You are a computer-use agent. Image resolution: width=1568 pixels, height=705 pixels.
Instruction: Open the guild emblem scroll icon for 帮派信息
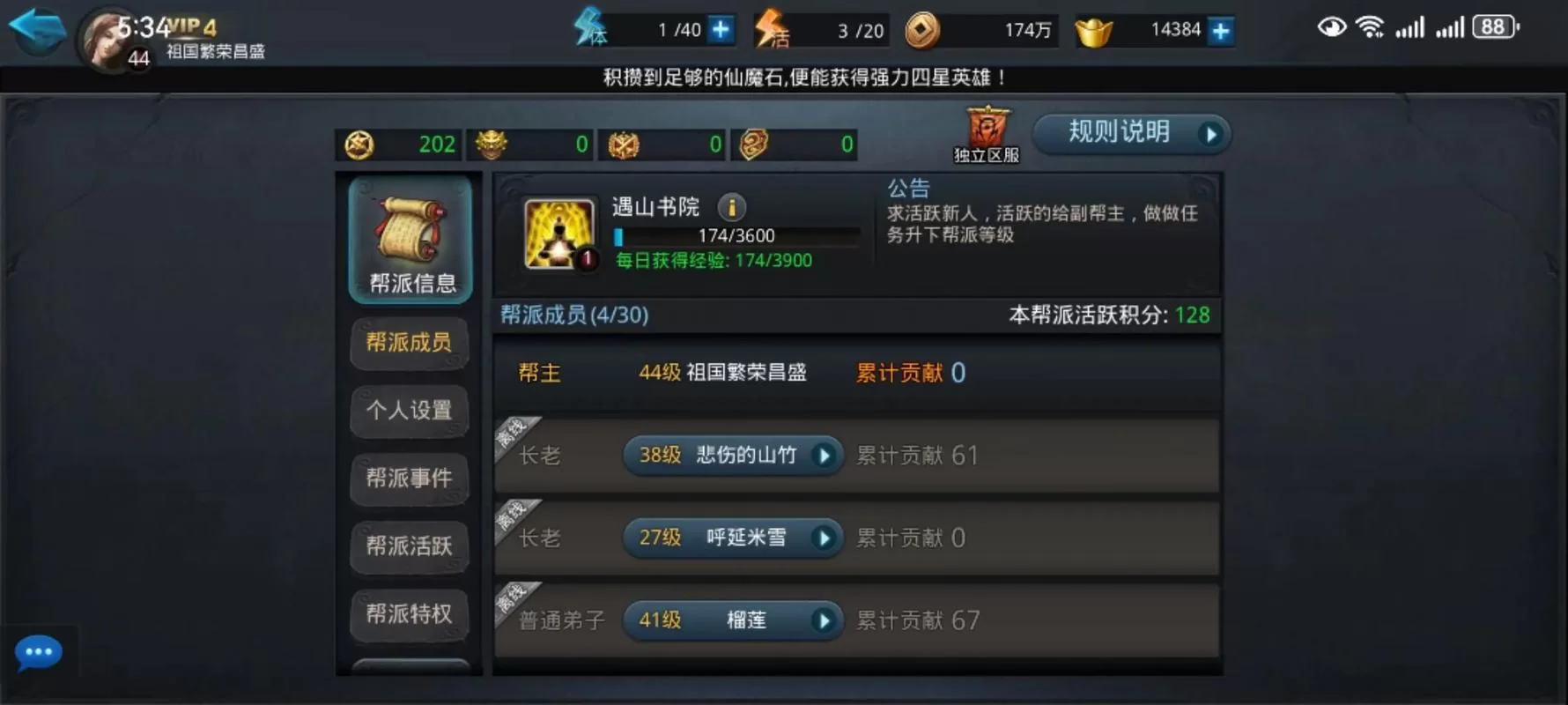pyautogui.click(x=410, y=234)
